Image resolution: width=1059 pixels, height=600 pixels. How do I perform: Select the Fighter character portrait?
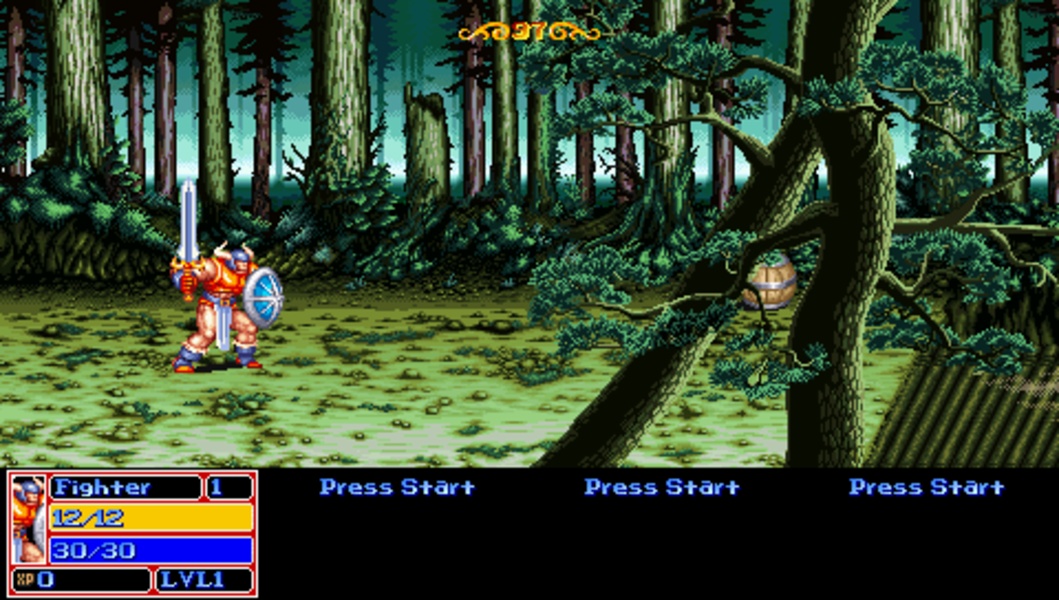pos(29,519)
